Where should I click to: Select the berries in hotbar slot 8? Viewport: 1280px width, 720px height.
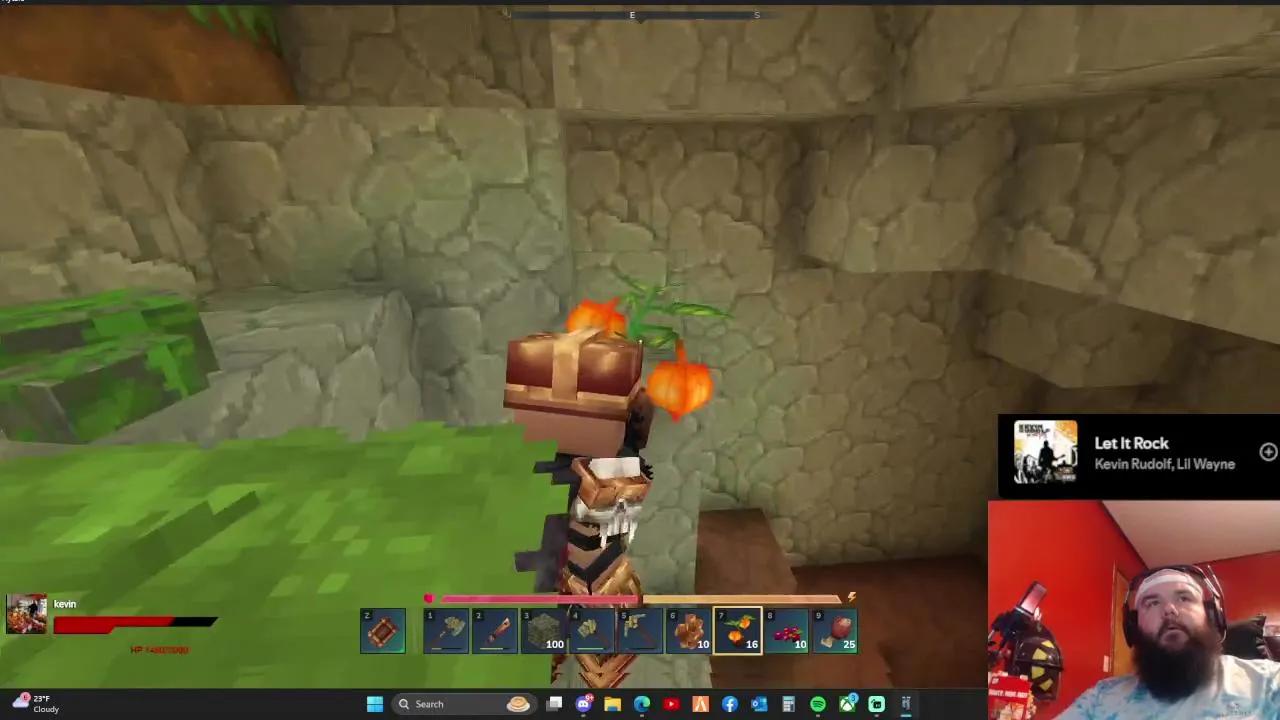pos(786,628)
